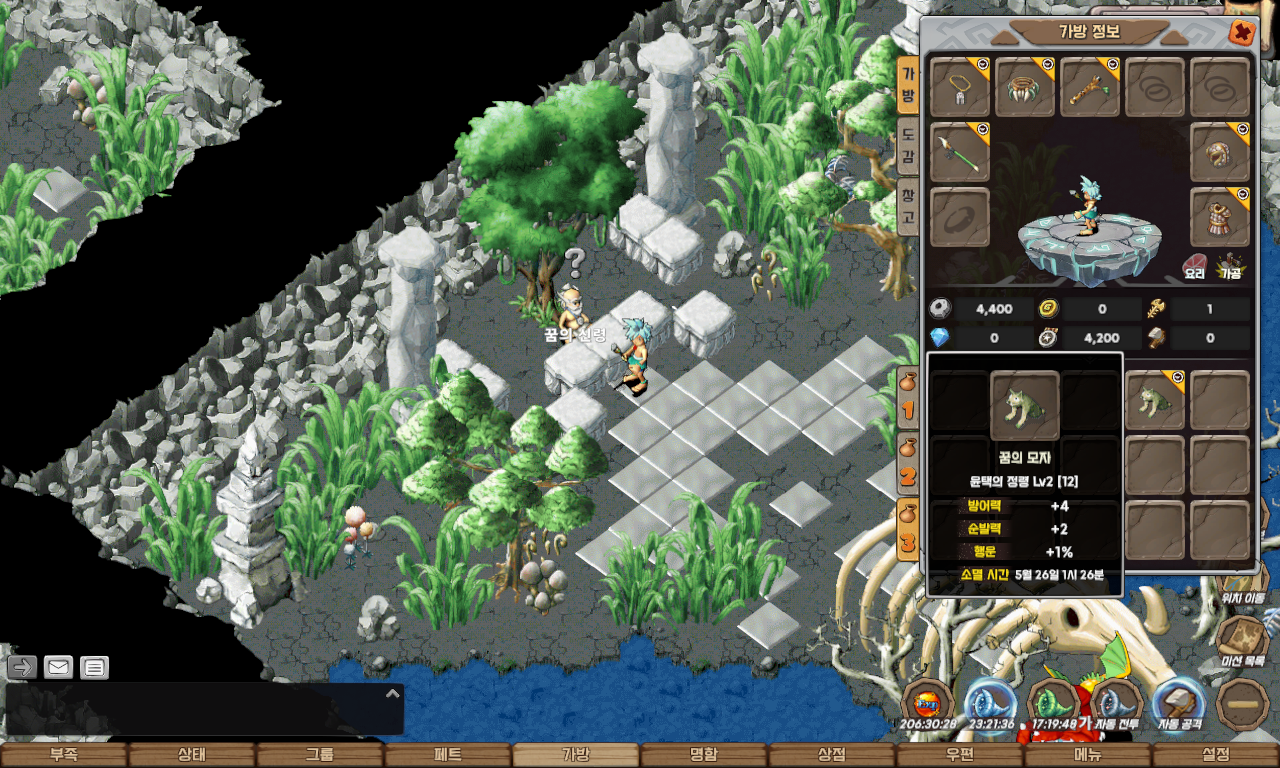The image size is (1280, 768).
Task: Open the 상점 shop menu
Action: [831, 756]
